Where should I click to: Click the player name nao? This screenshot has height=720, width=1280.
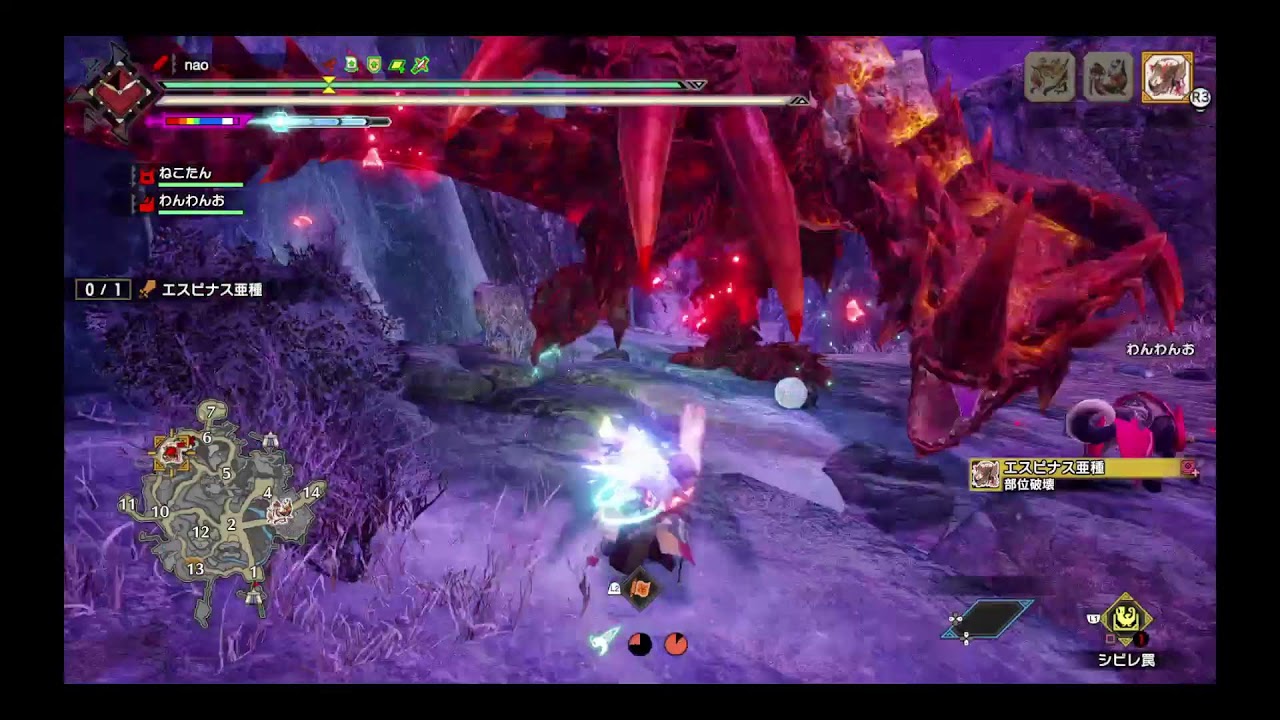click(x=197, y=65)
